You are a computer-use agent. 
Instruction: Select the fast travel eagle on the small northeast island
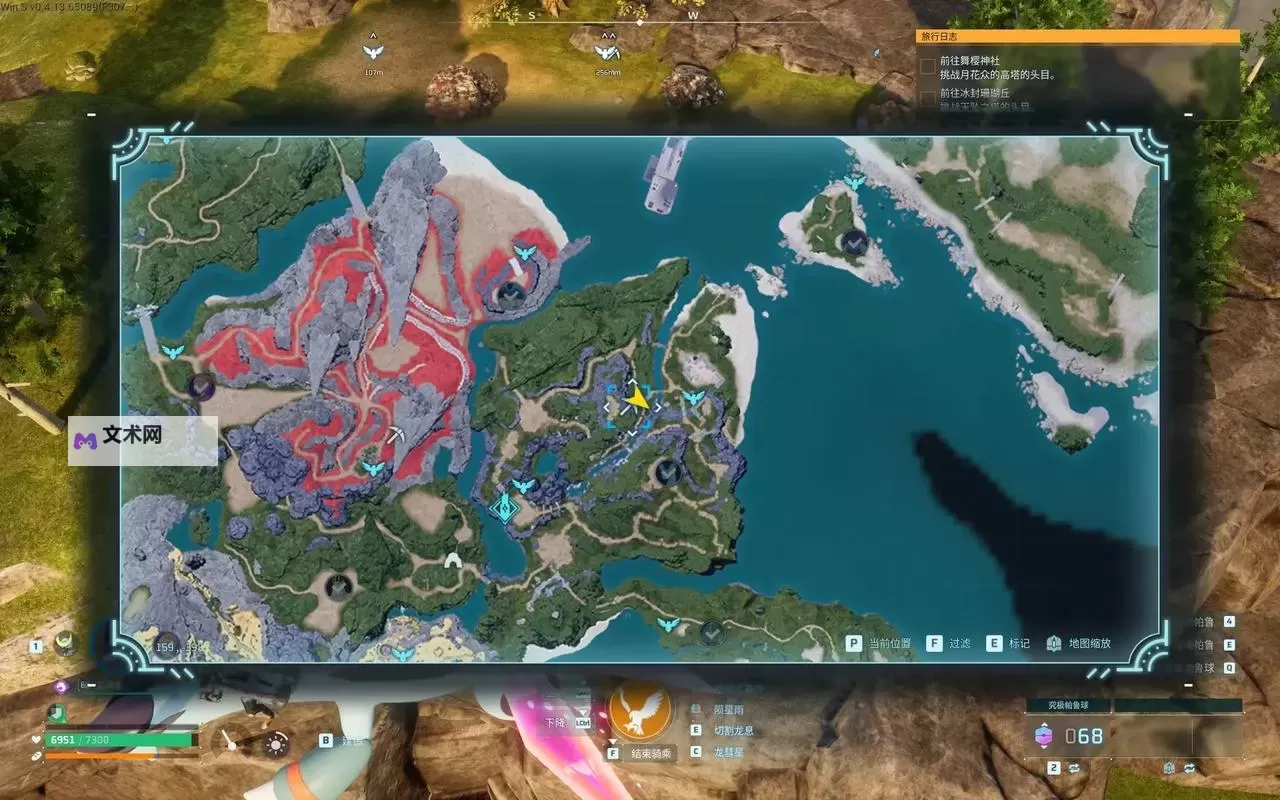[x=853, y=182]
